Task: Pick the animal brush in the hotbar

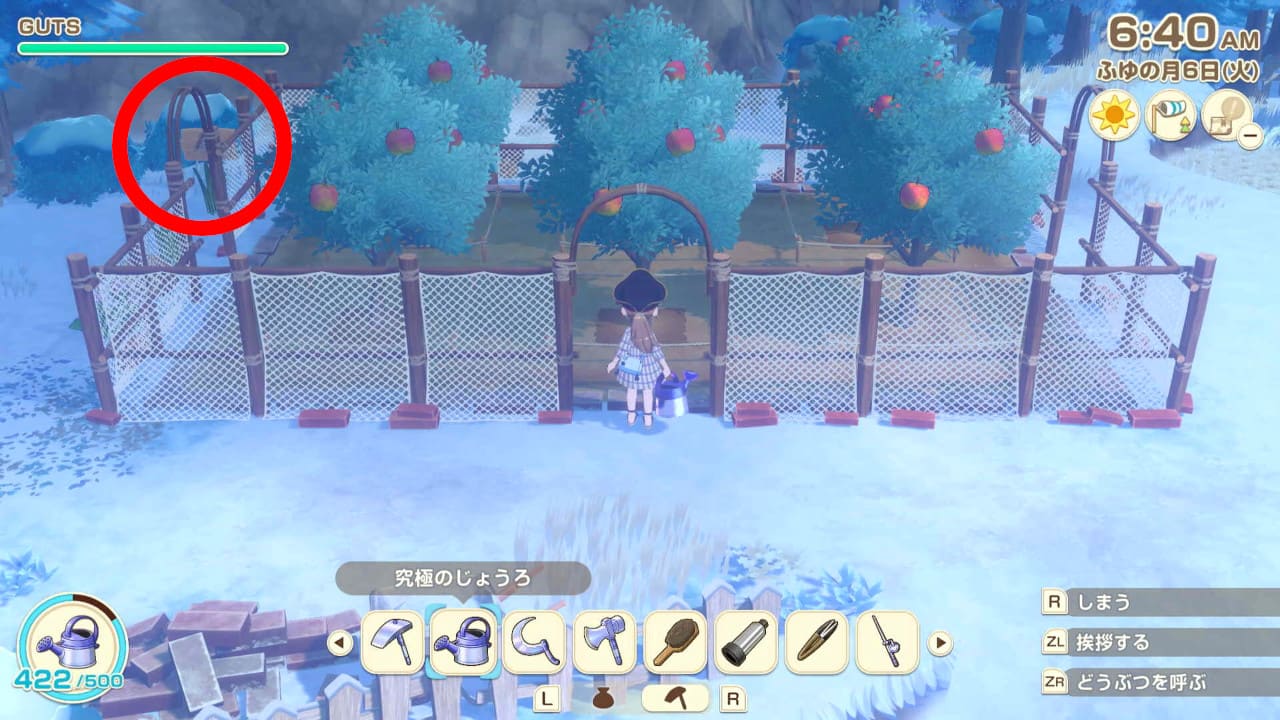Action: pyautogui.click(x=676, y=642)
